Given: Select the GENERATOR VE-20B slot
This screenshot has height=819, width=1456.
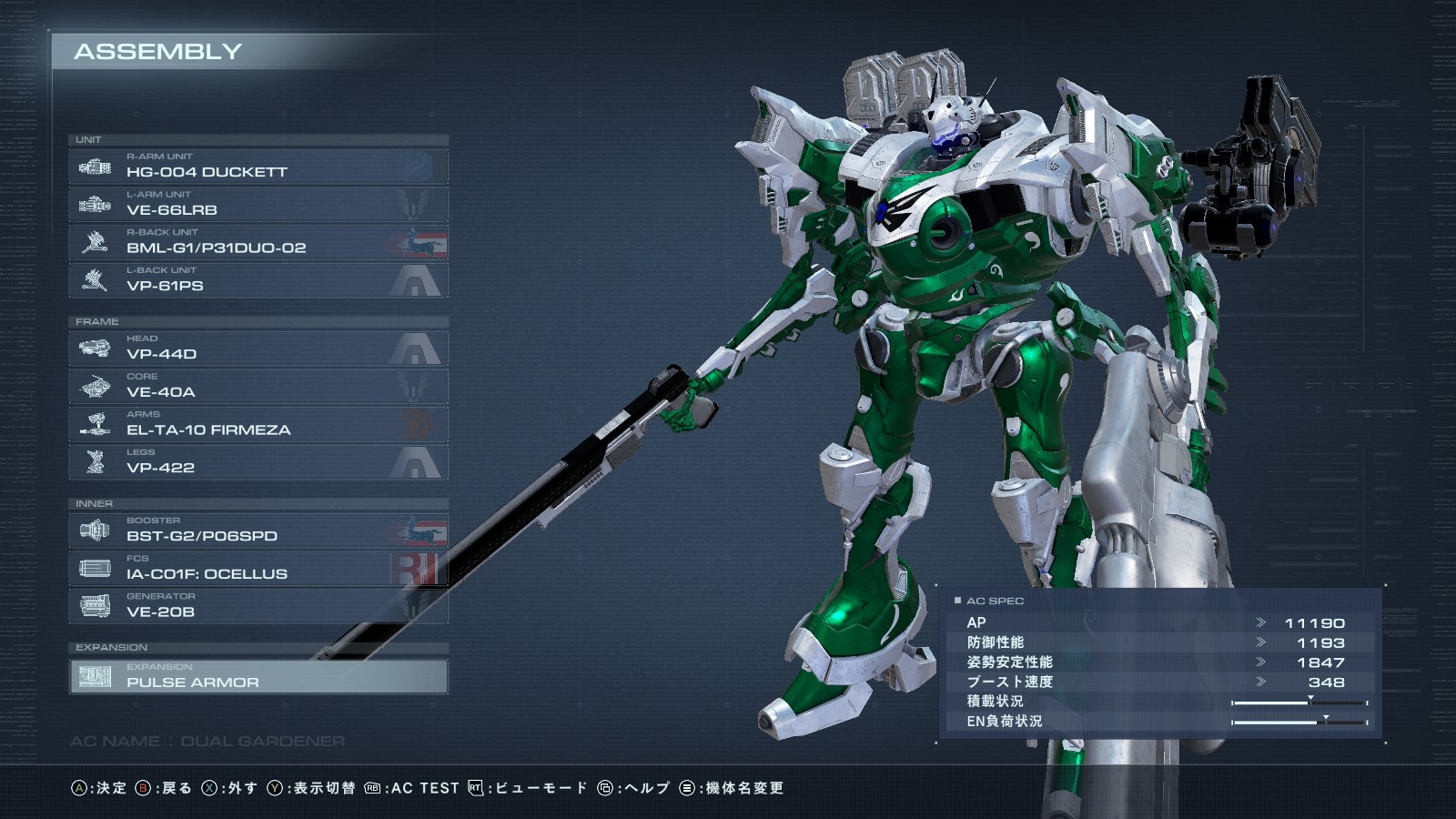Looking at the screenshot, I should point(258,607).
